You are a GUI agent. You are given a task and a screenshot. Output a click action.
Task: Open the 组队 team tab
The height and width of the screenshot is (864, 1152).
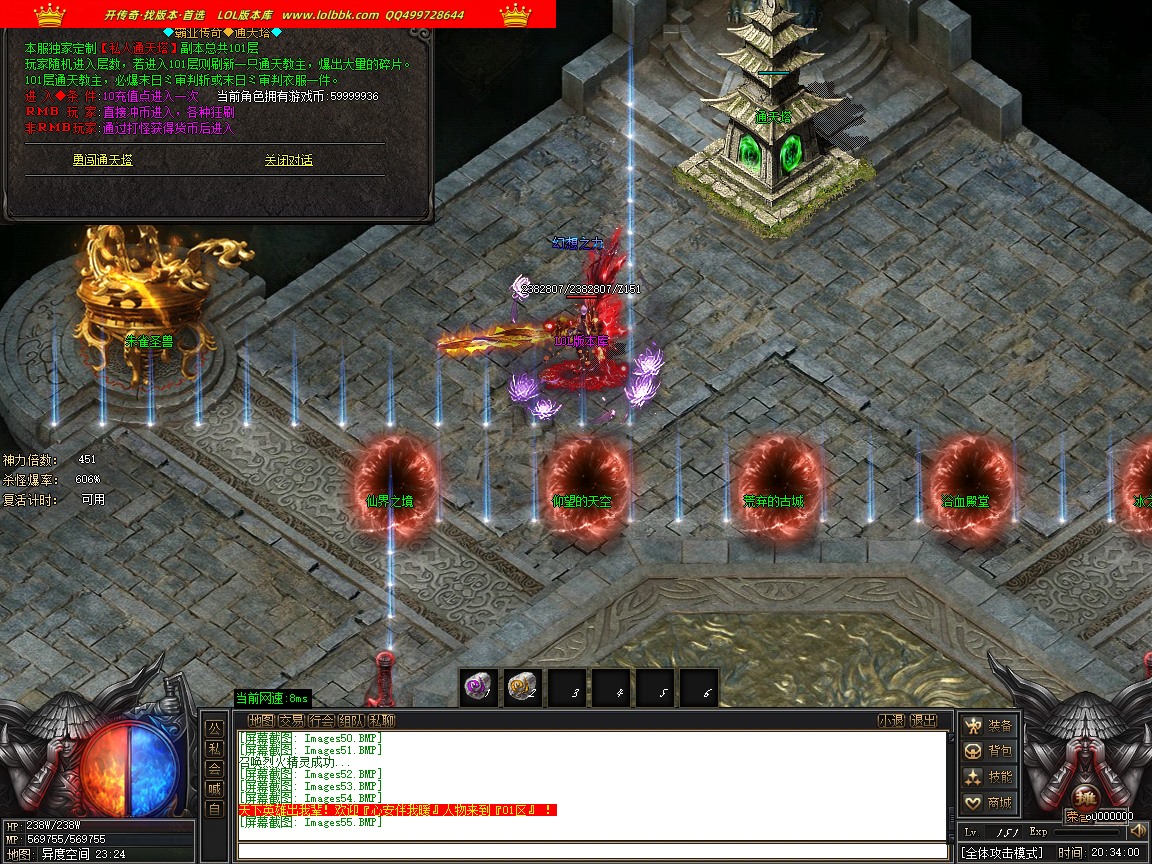pos(351,720)
